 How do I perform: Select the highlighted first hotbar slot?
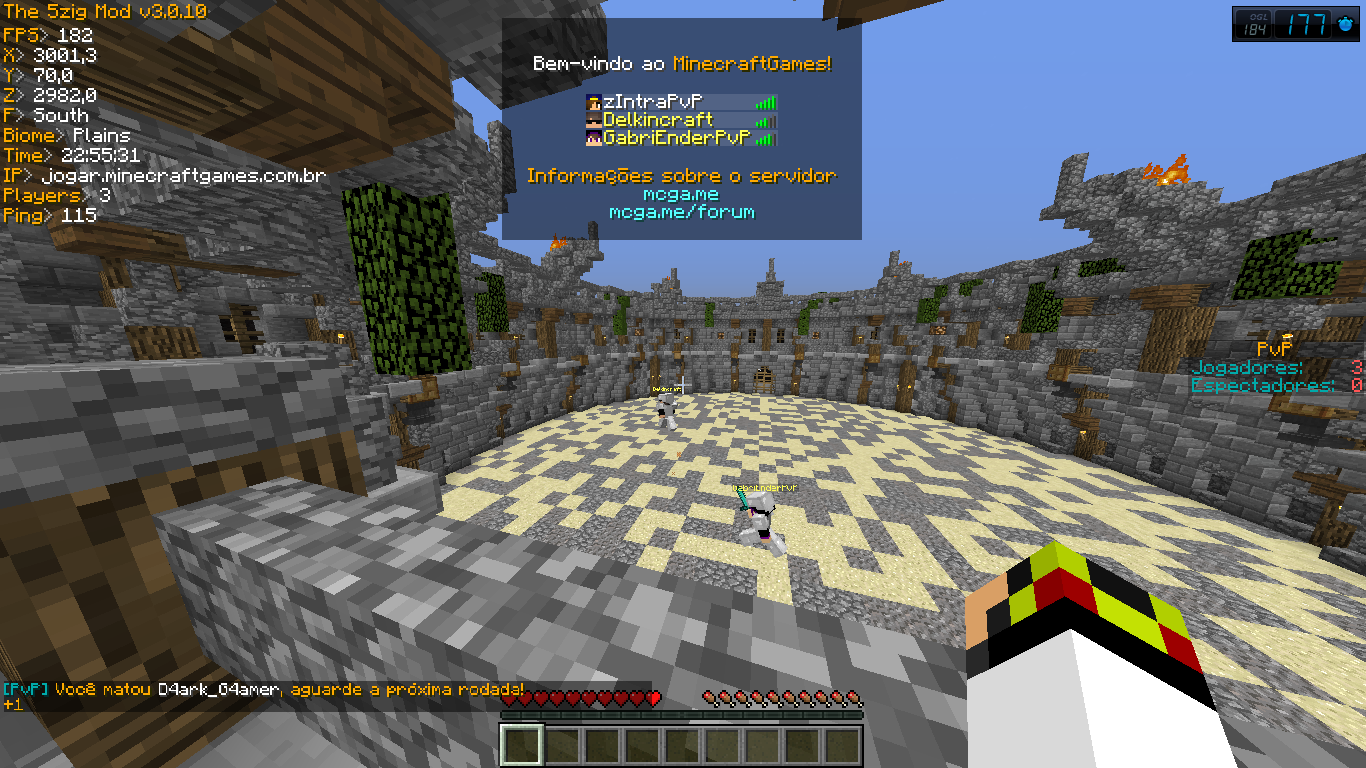pos(521,746)
